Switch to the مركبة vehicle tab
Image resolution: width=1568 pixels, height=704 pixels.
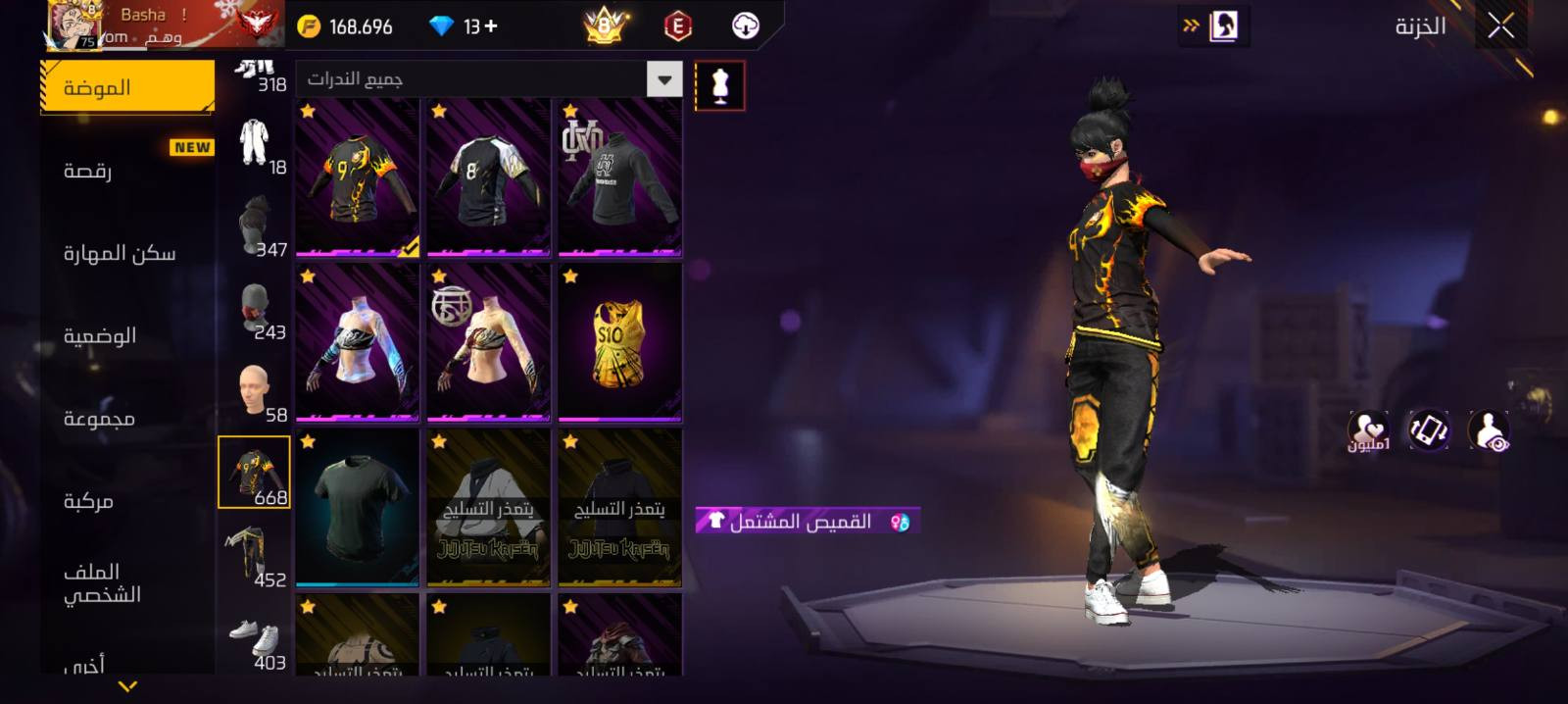[126, 501]
